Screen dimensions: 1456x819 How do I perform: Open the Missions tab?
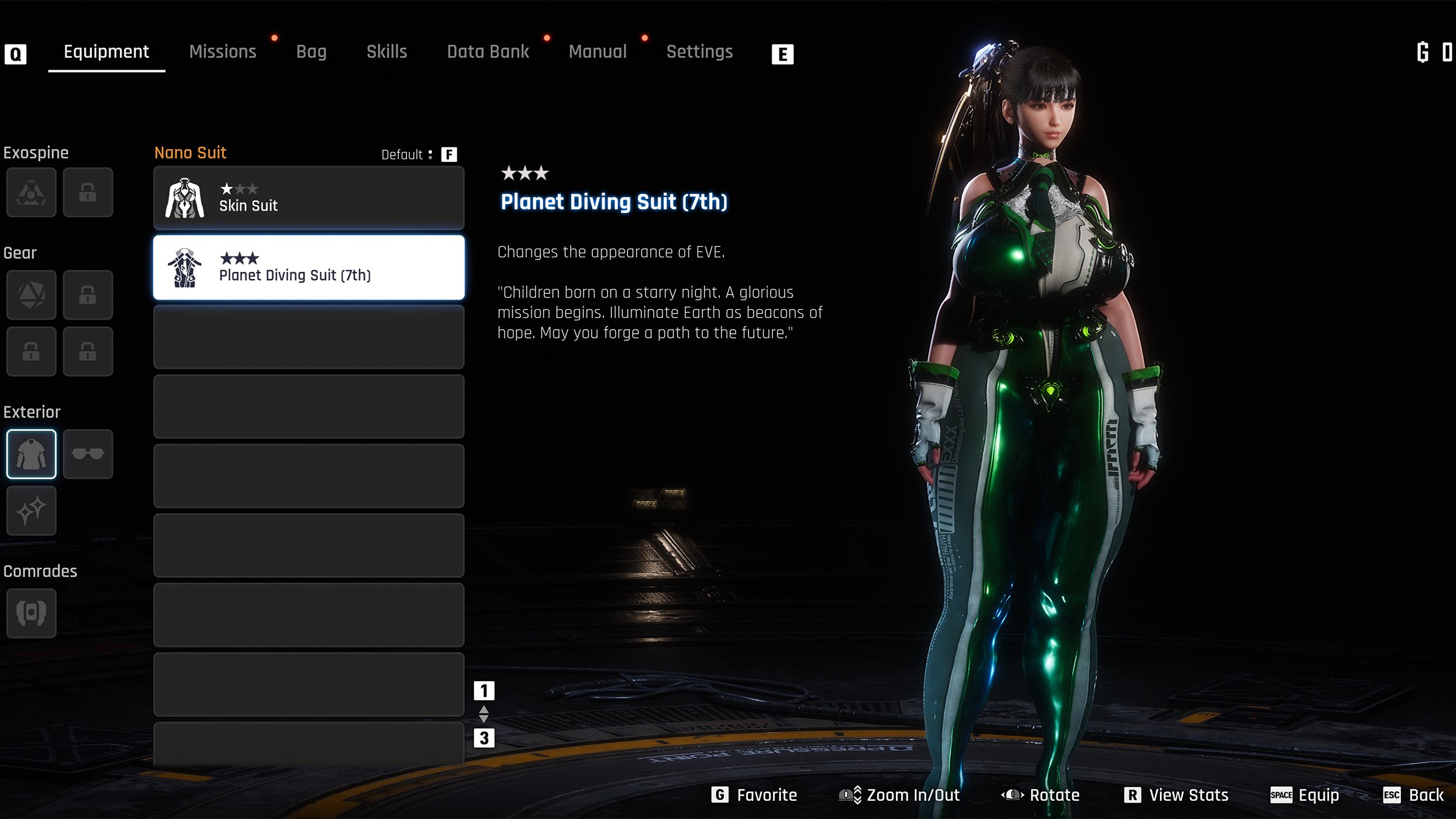click(223, 52)
